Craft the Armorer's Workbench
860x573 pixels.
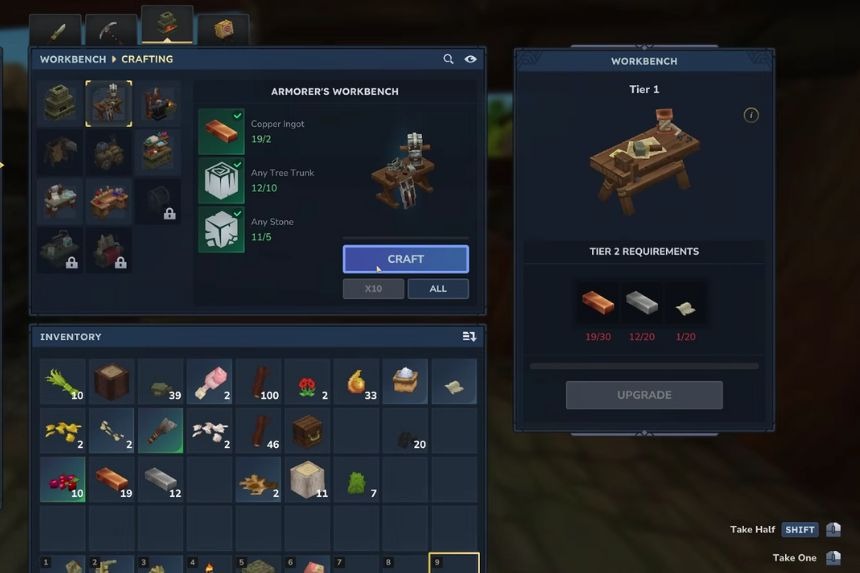click(405, 259)
